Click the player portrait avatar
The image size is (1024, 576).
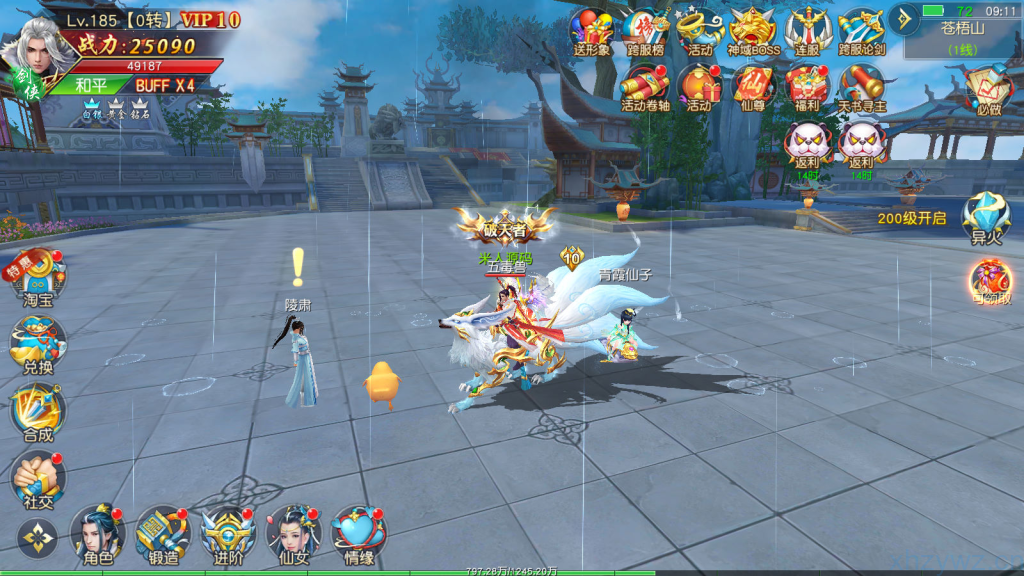(x=40, y=45)
